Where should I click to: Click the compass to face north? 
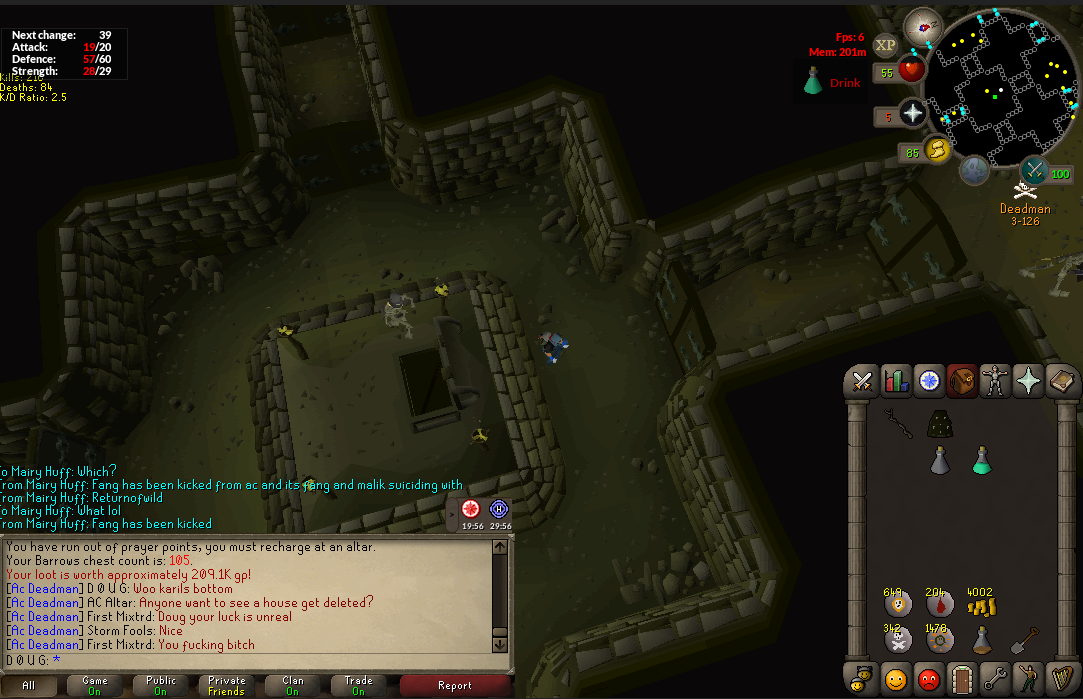pyautogui.click(x=923, y=26)
